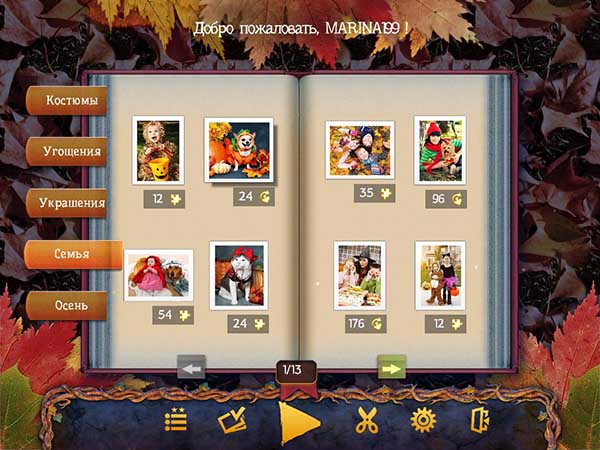
Task: Choose the Семья category tab
Action: pos(74,254)
